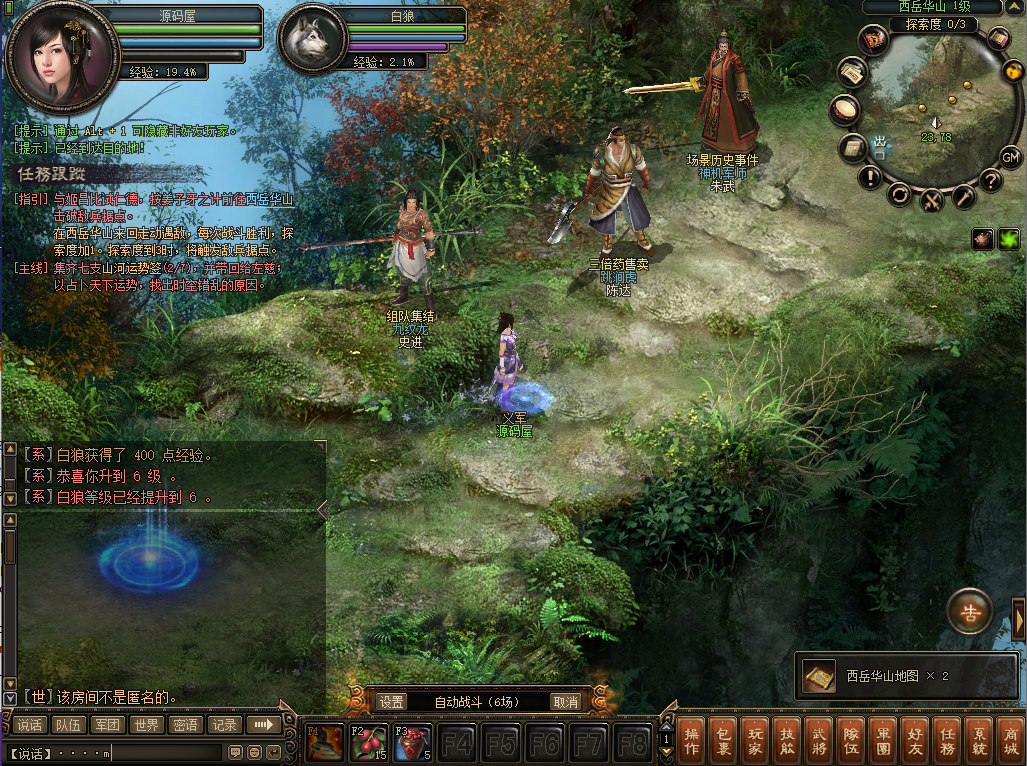The image size is (1027, 766).
Task: Click the GM button by the minimap
Action: pos(1010,157)
